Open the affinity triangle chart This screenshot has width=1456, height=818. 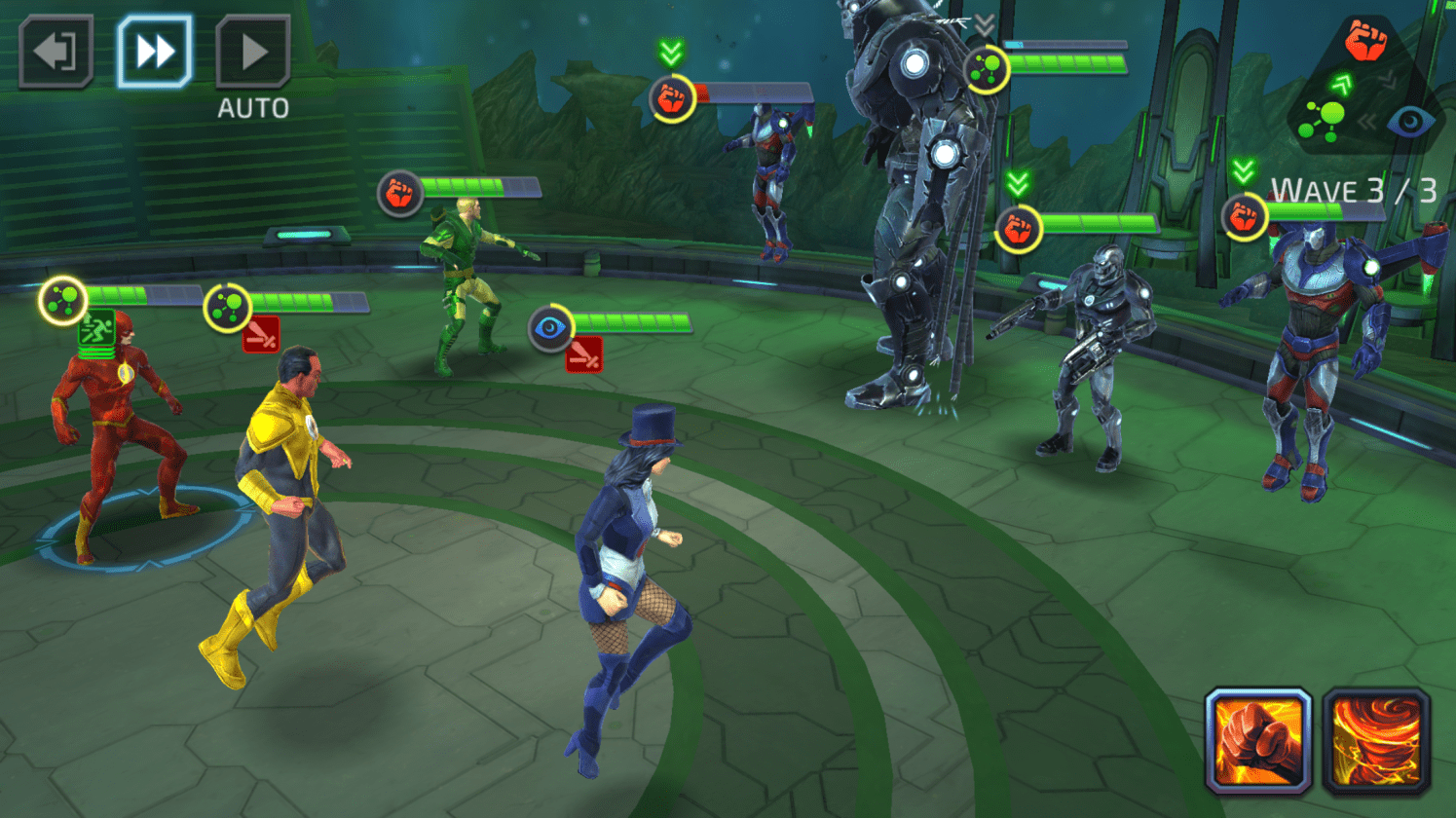(x=1366, y=85)
